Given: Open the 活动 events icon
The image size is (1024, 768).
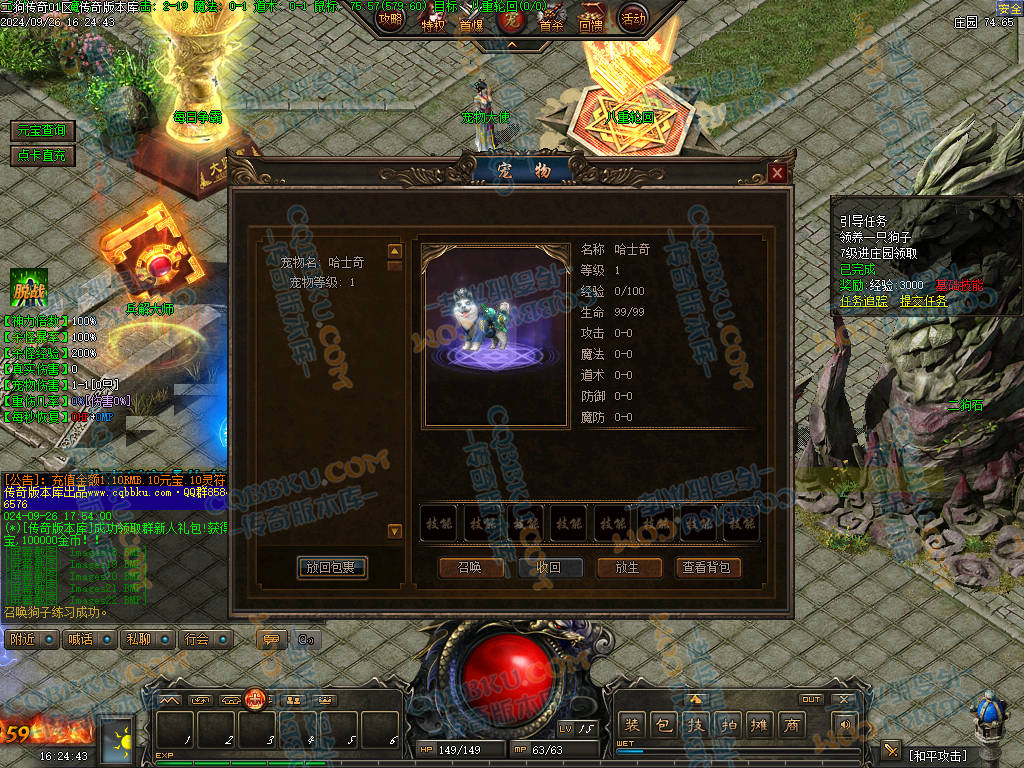Looking at the screenshot, I should [x=633, y=18].
